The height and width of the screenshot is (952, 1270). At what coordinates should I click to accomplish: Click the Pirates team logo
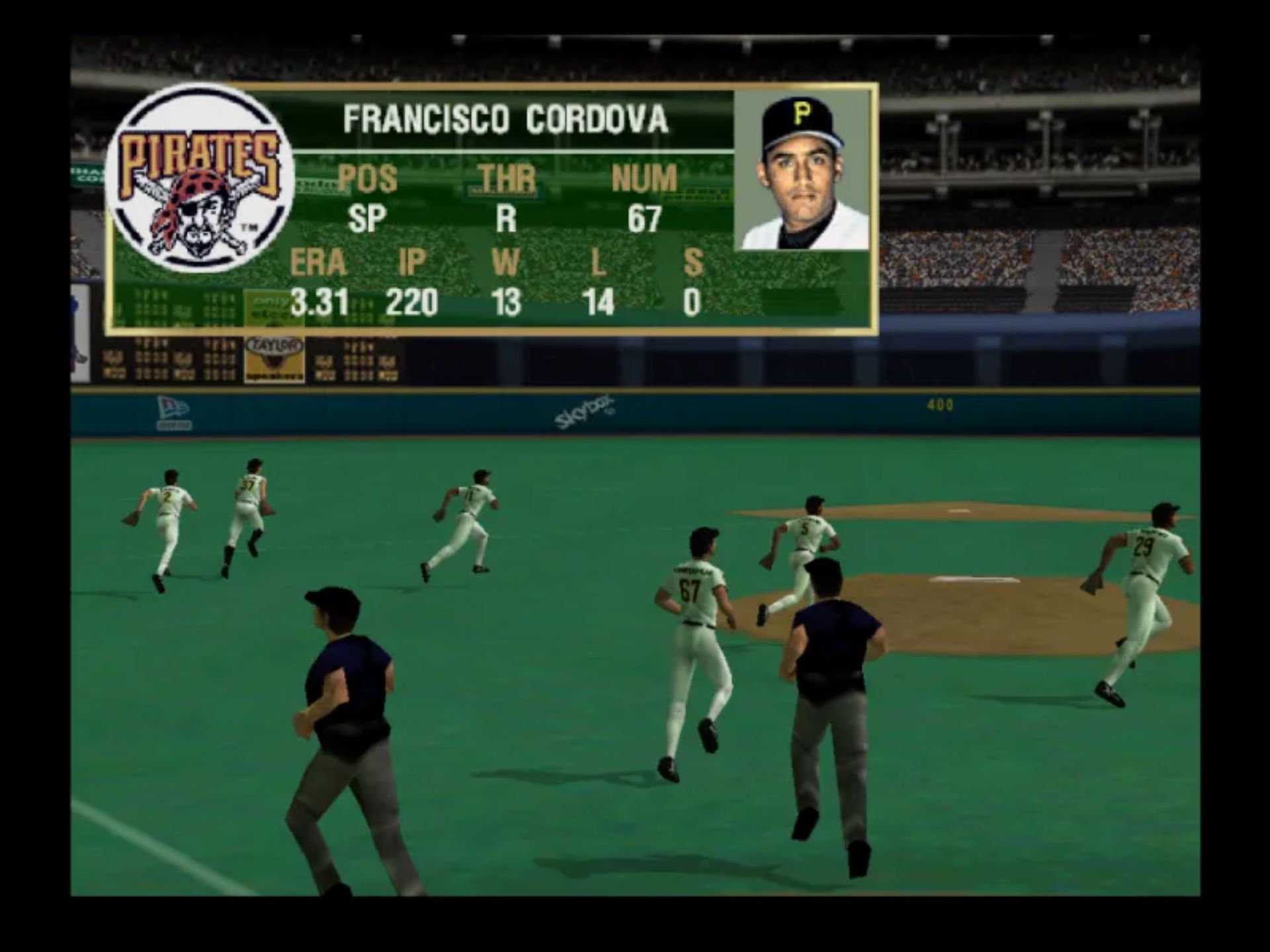(x=199, y=180)
